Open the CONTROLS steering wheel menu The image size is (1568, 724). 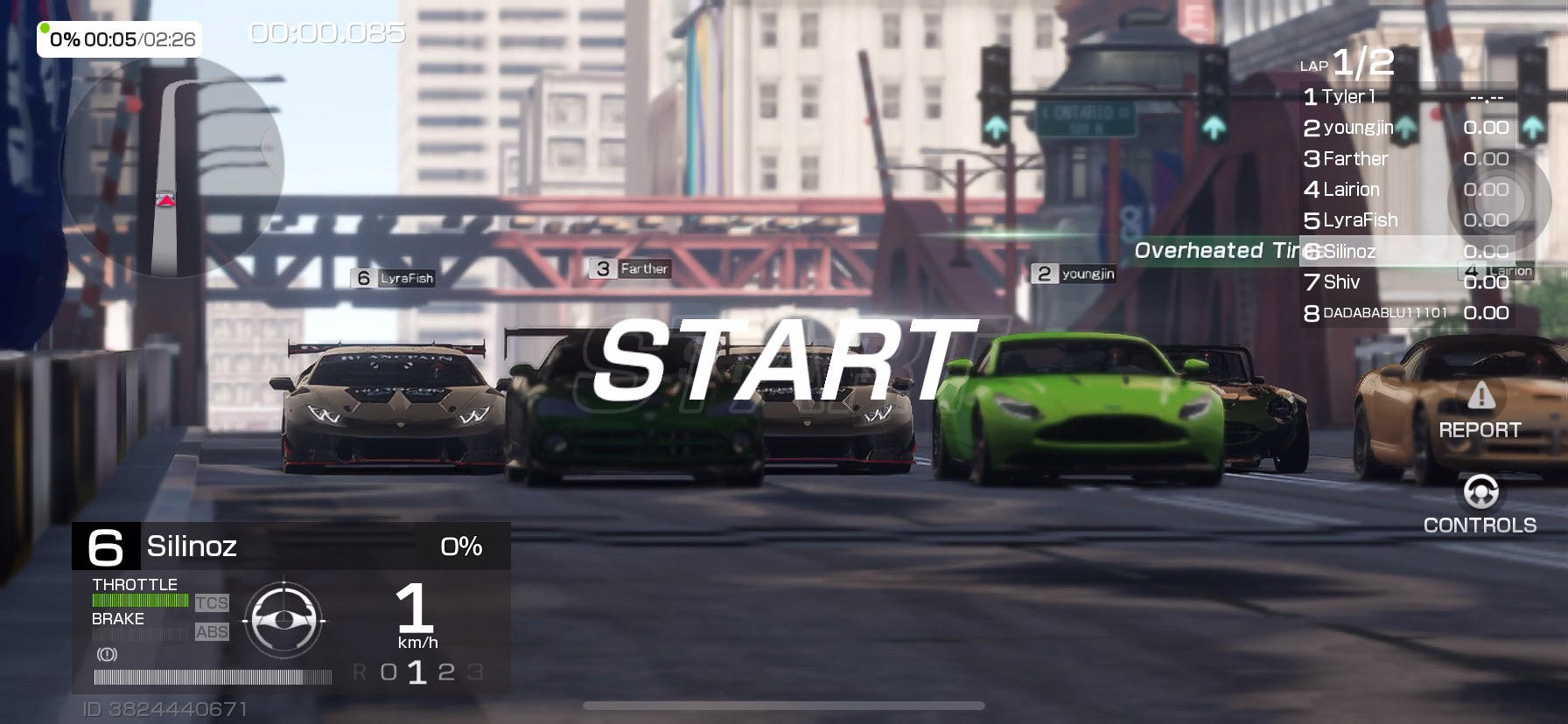point(1480,504)
